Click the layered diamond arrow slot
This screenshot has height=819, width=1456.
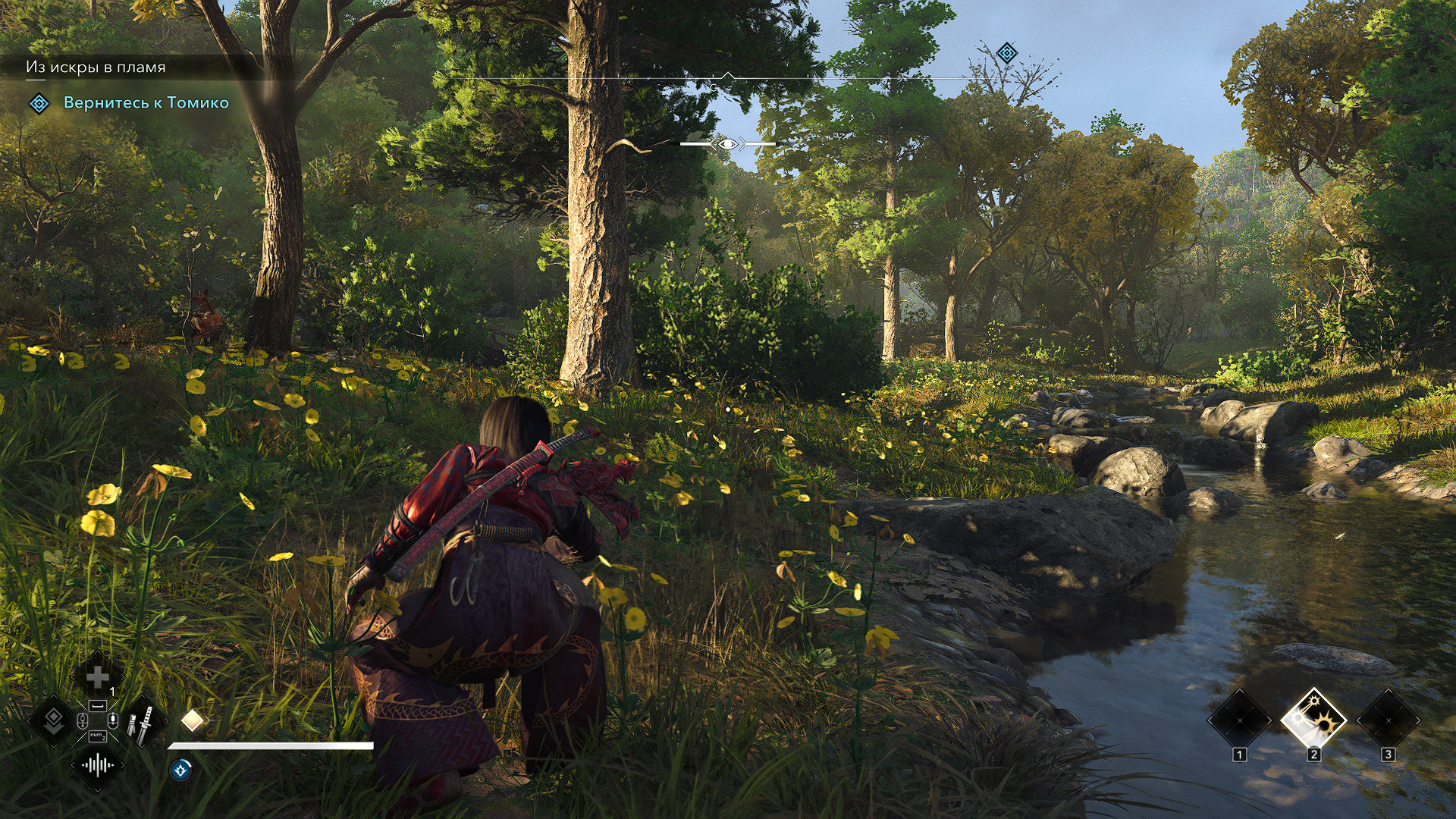[53, 721]
